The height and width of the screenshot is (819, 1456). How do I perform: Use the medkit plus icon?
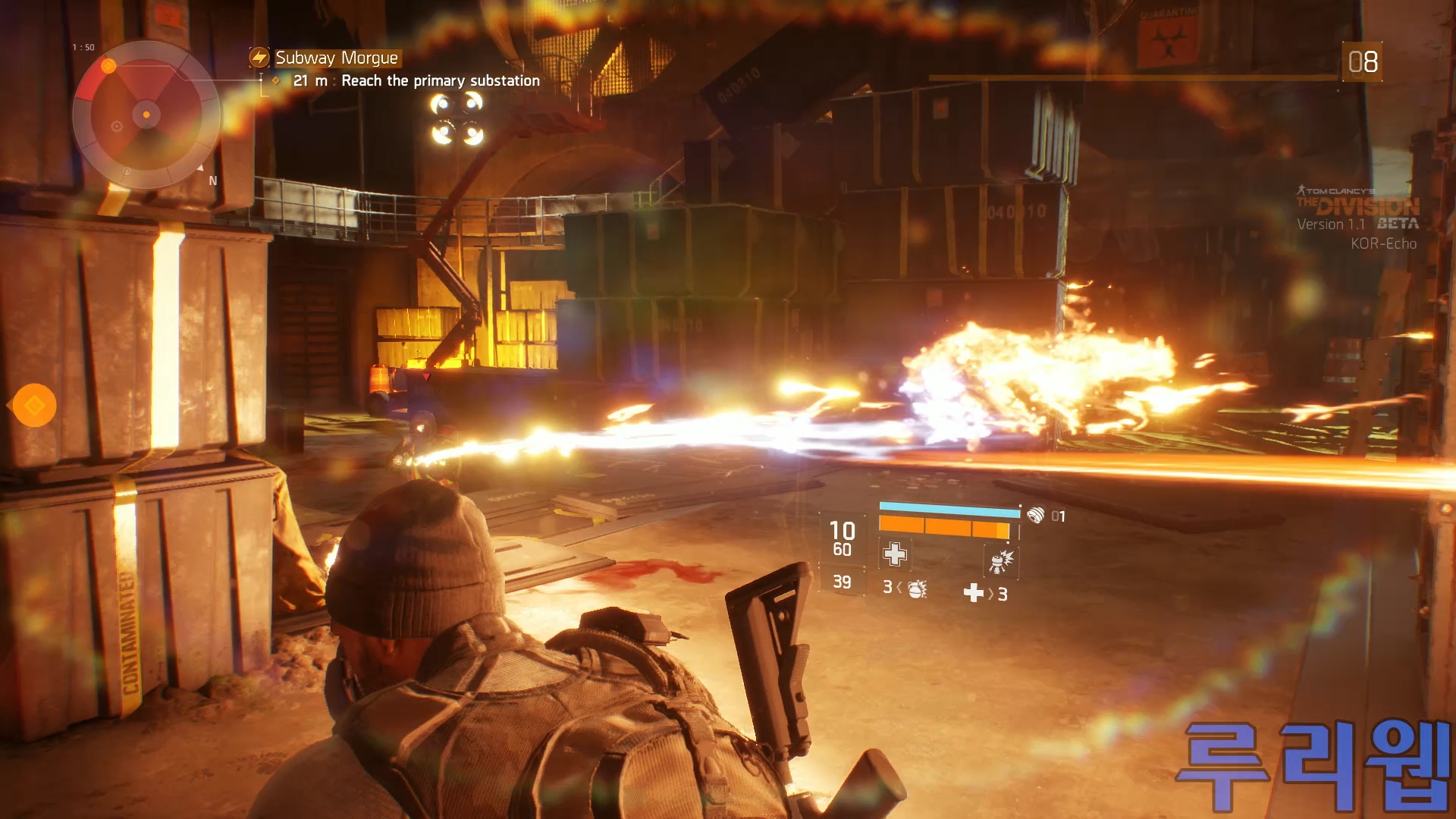(973, 593)
